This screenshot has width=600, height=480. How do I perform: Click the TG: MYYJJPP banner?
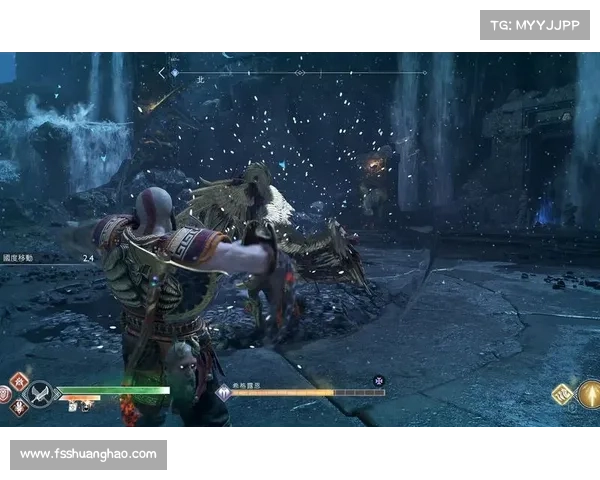coord(535,25)
